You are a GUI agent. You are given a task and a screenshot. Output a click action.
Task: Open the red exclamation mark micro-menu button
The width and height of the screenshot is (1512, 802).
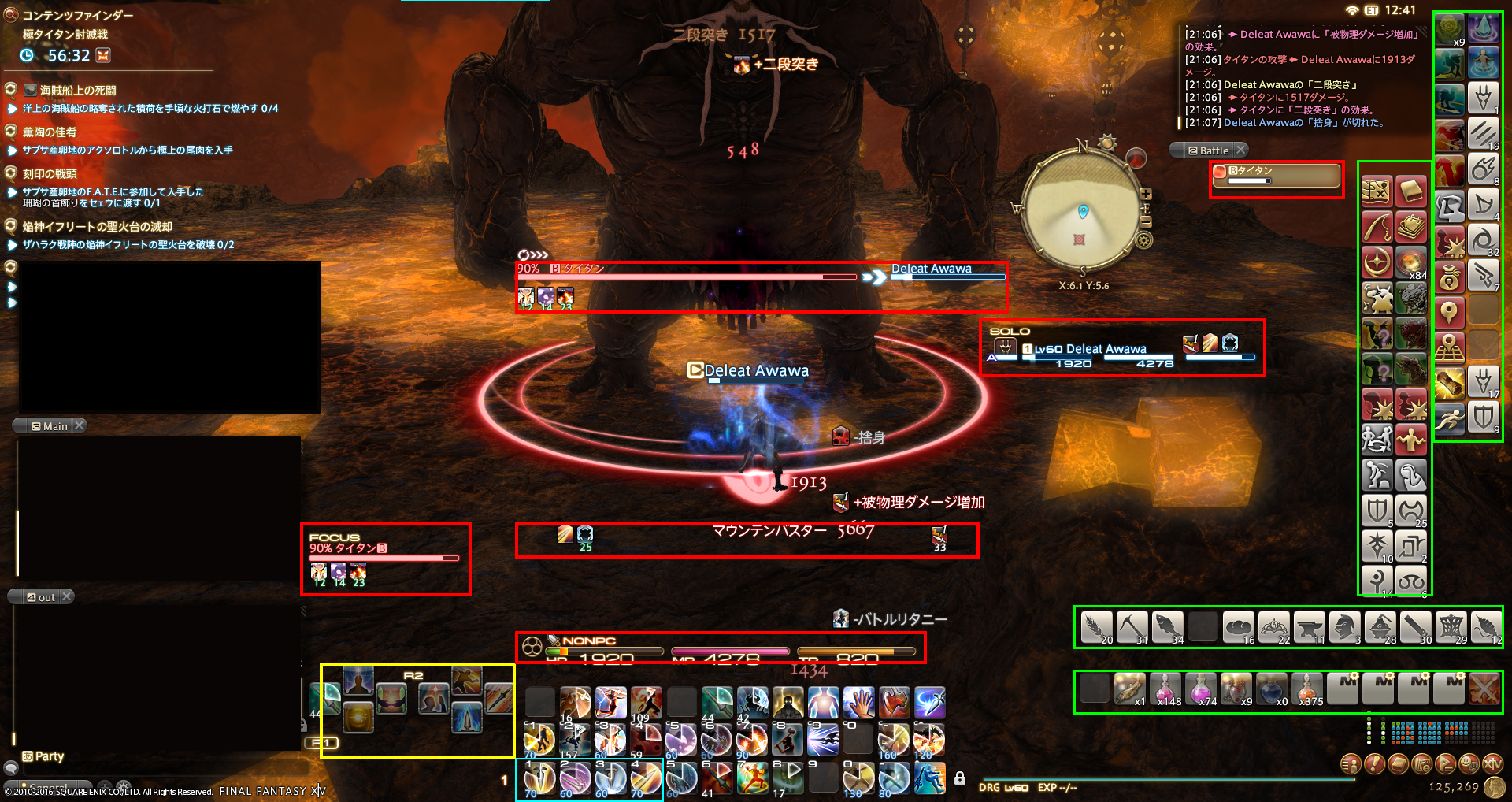1374,763
